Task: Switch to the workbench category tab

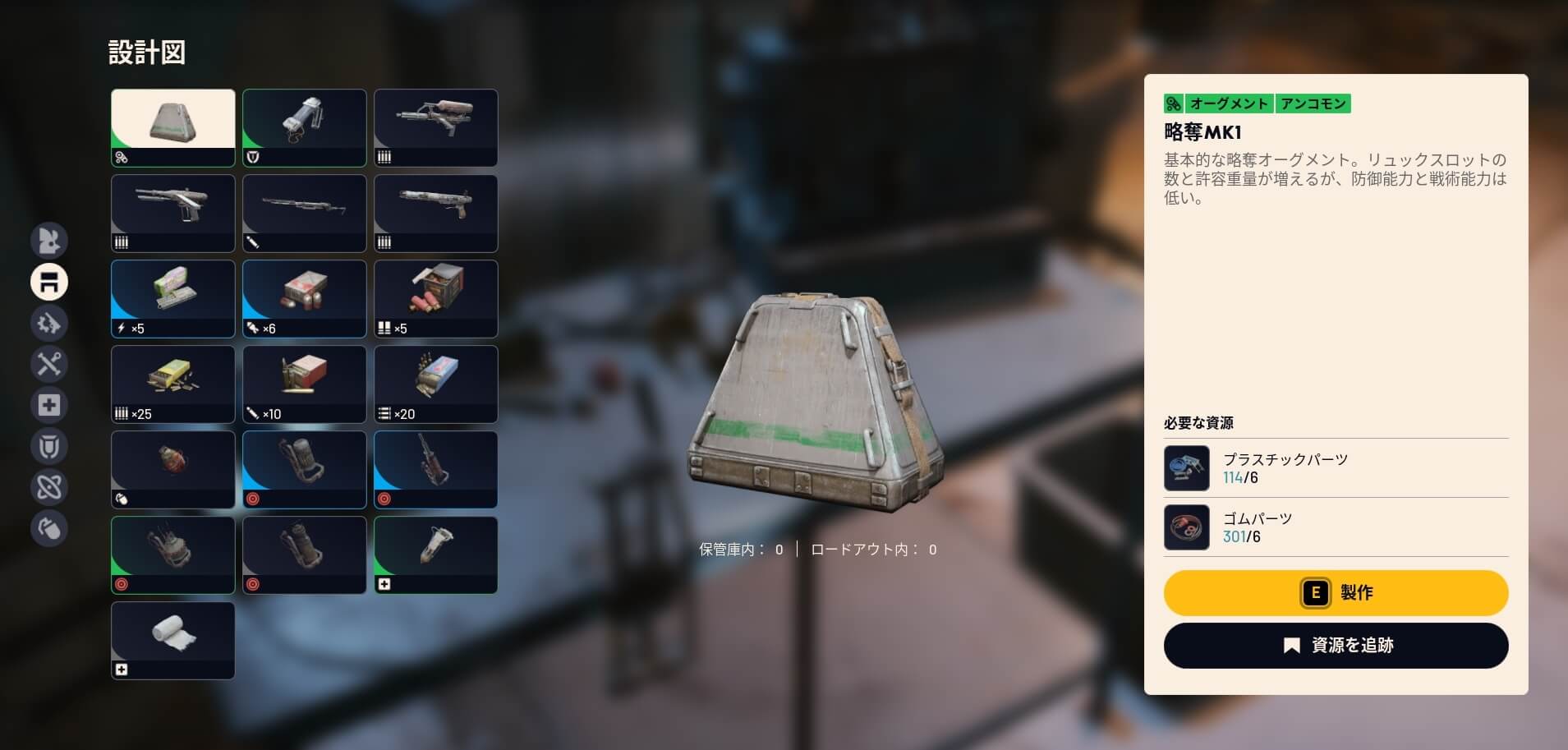Action: click(x=49, y=282)
